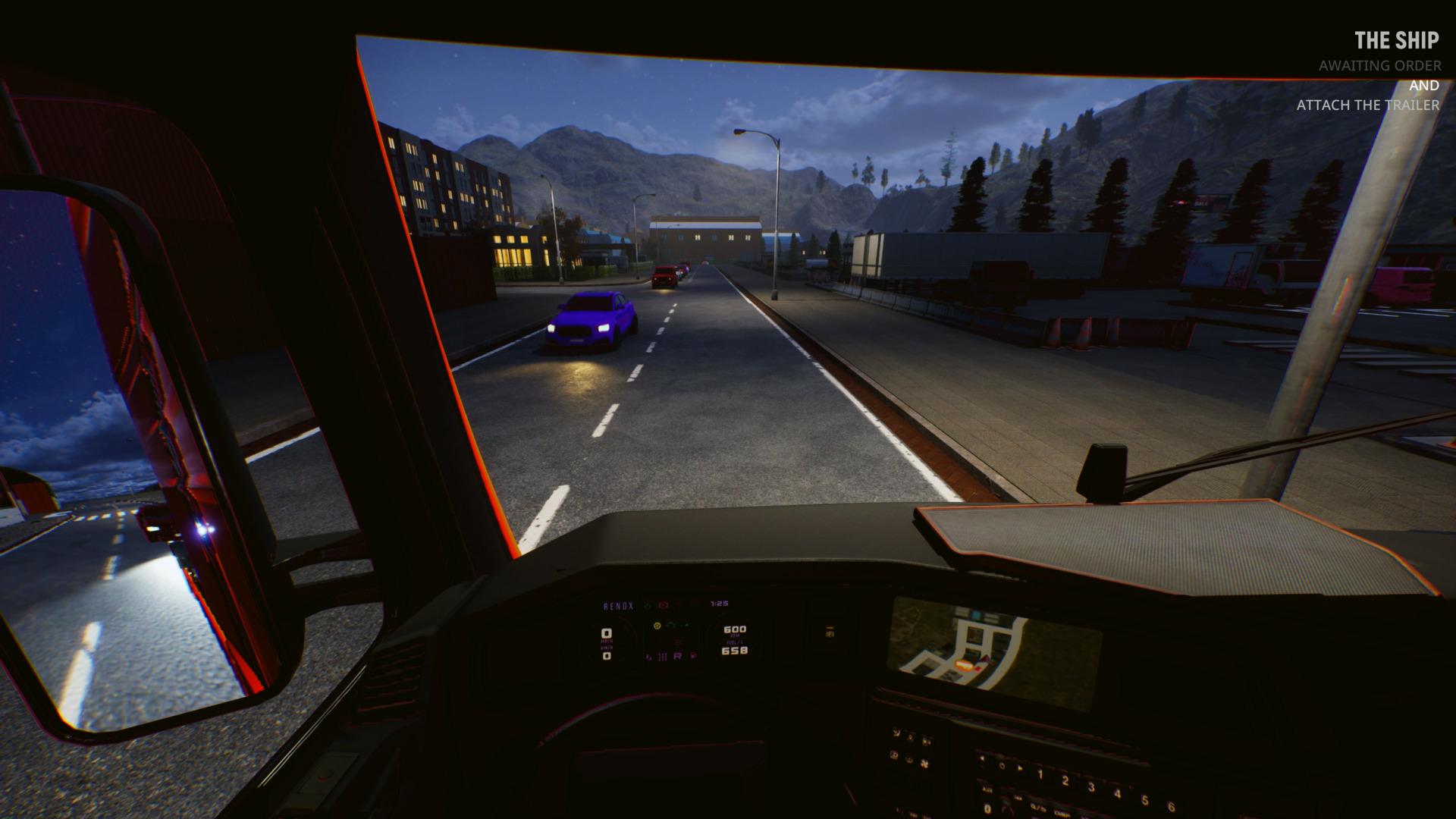Toggle the AUX input on the radio

987,790
